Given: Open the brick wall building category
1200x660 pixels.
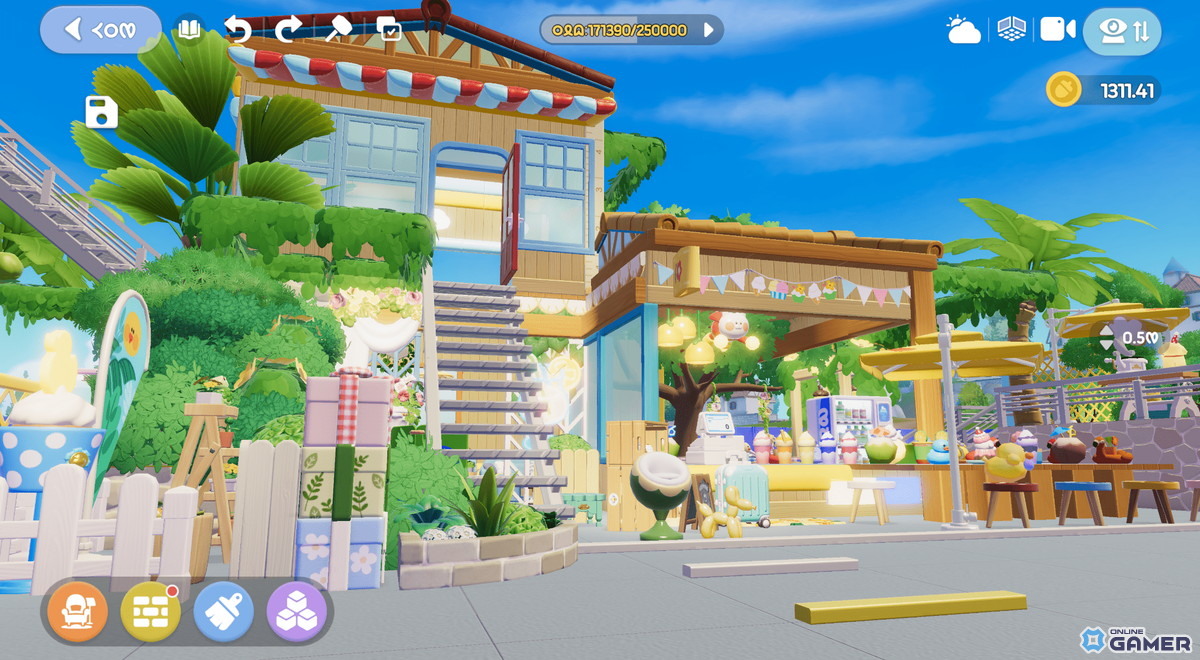Looking at the screenshot, I should 150,611.
